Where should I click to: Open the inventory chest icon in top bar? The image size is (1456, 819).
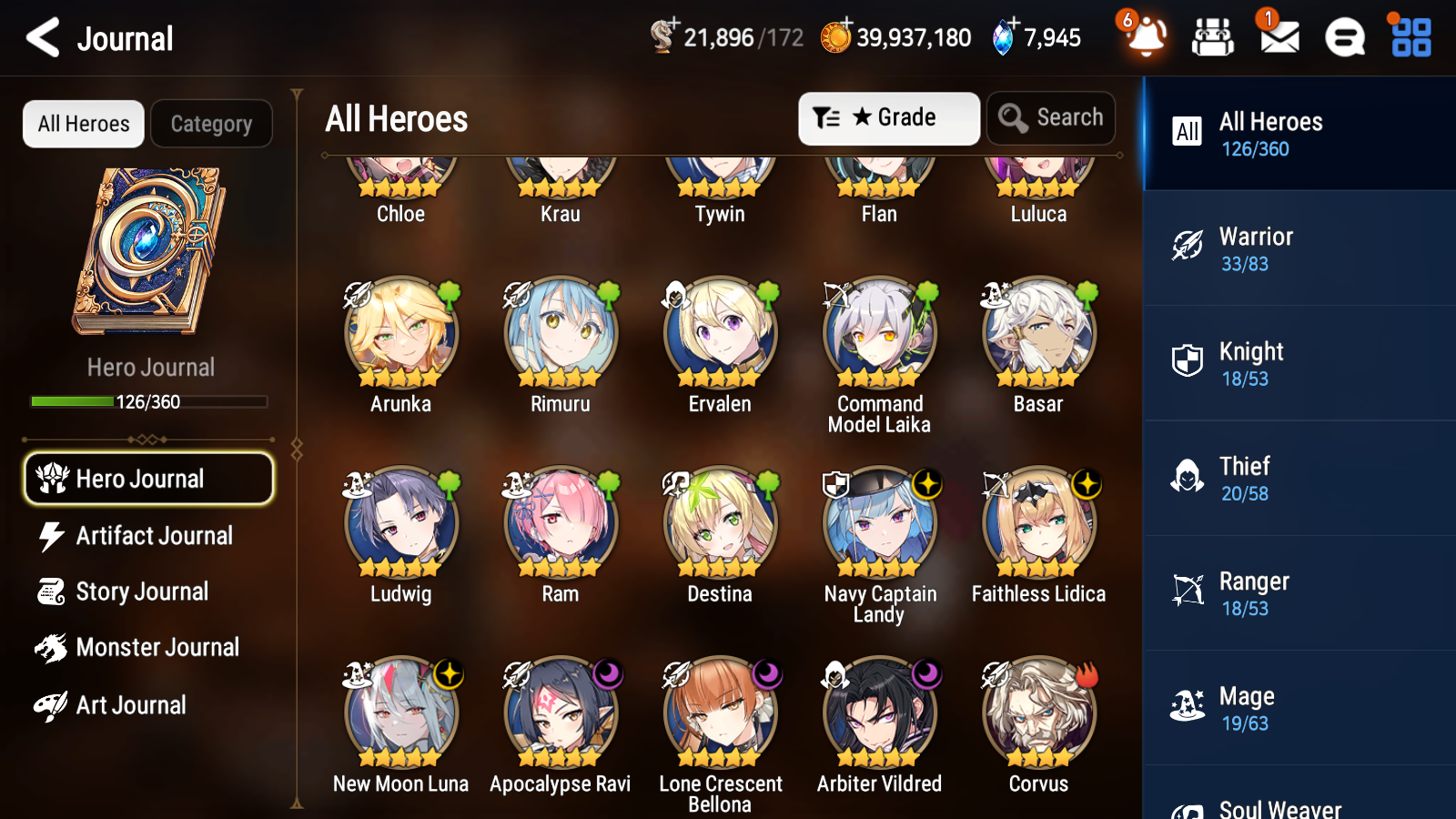click(1213, 37)
